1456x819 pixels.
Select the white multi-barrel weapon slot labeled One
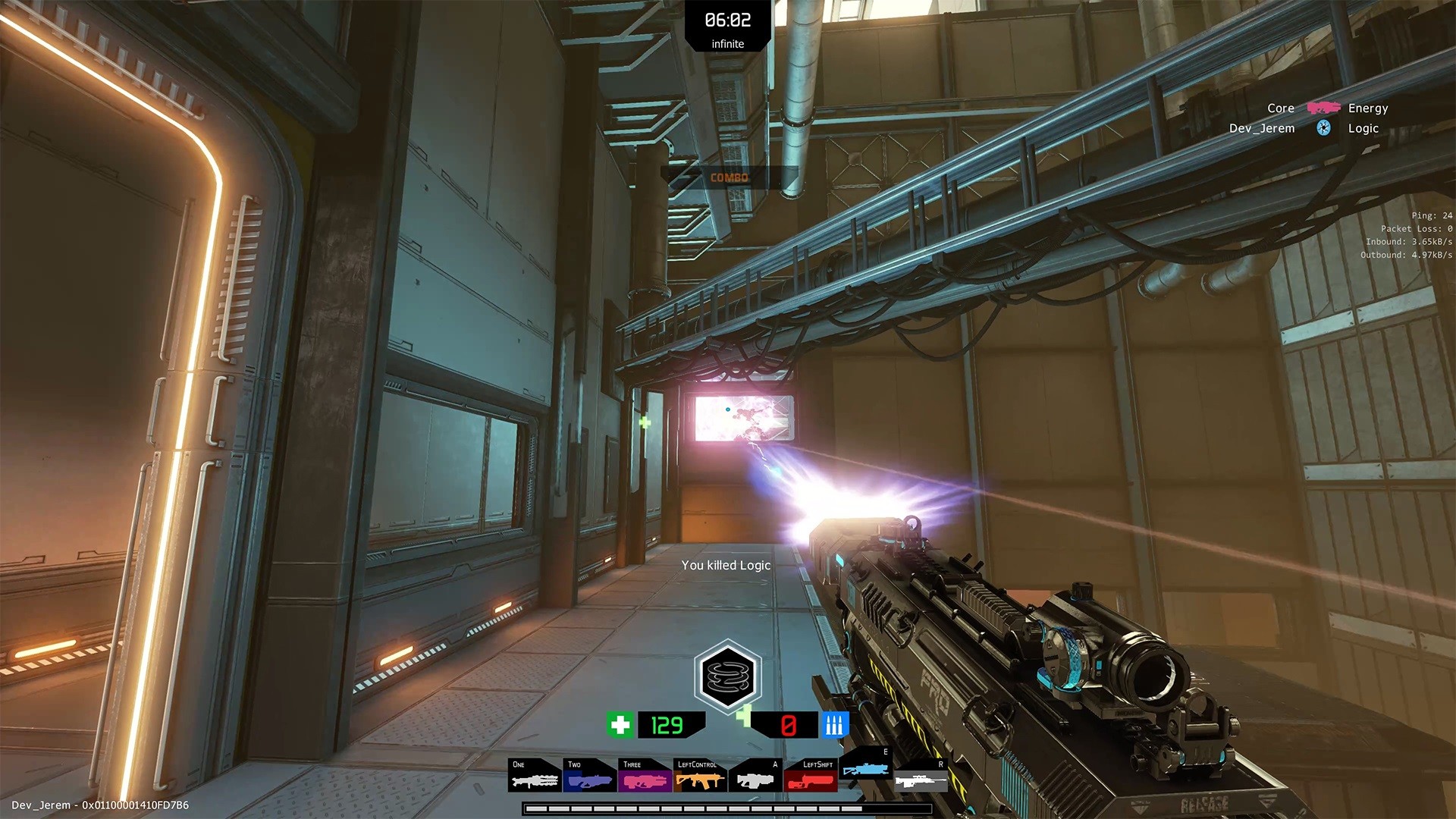[535, 776]
